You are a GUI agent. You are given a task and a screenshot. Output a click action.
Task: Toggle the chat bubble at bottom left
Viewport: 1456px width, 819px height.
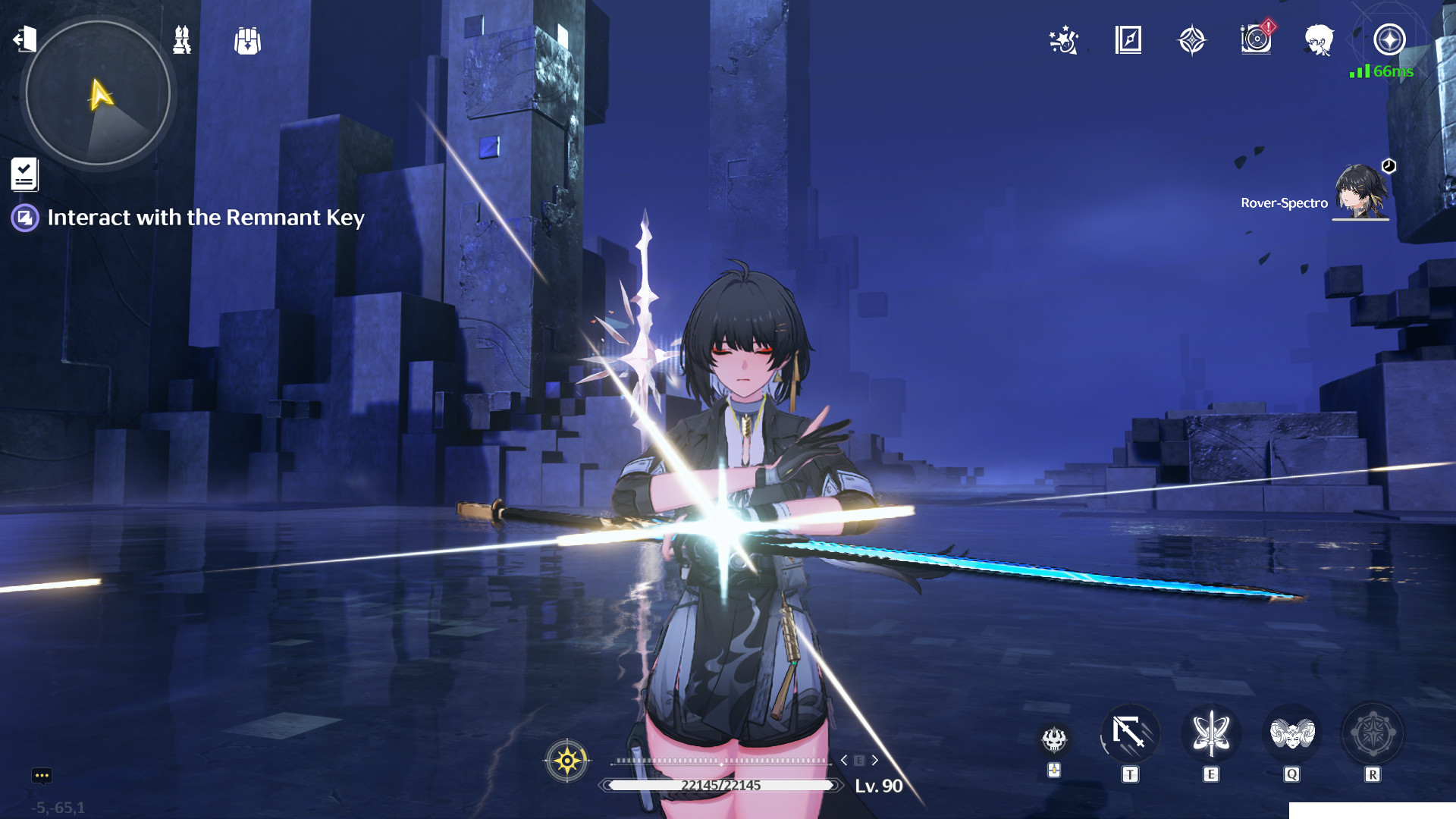[42, 775]
